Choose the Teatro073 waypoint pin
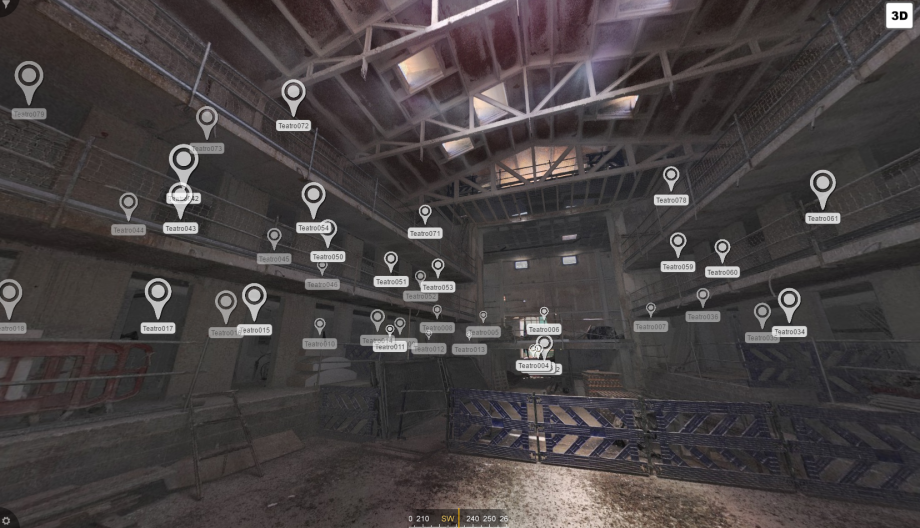Screen dimensions: 920x528 coord(207,121)
